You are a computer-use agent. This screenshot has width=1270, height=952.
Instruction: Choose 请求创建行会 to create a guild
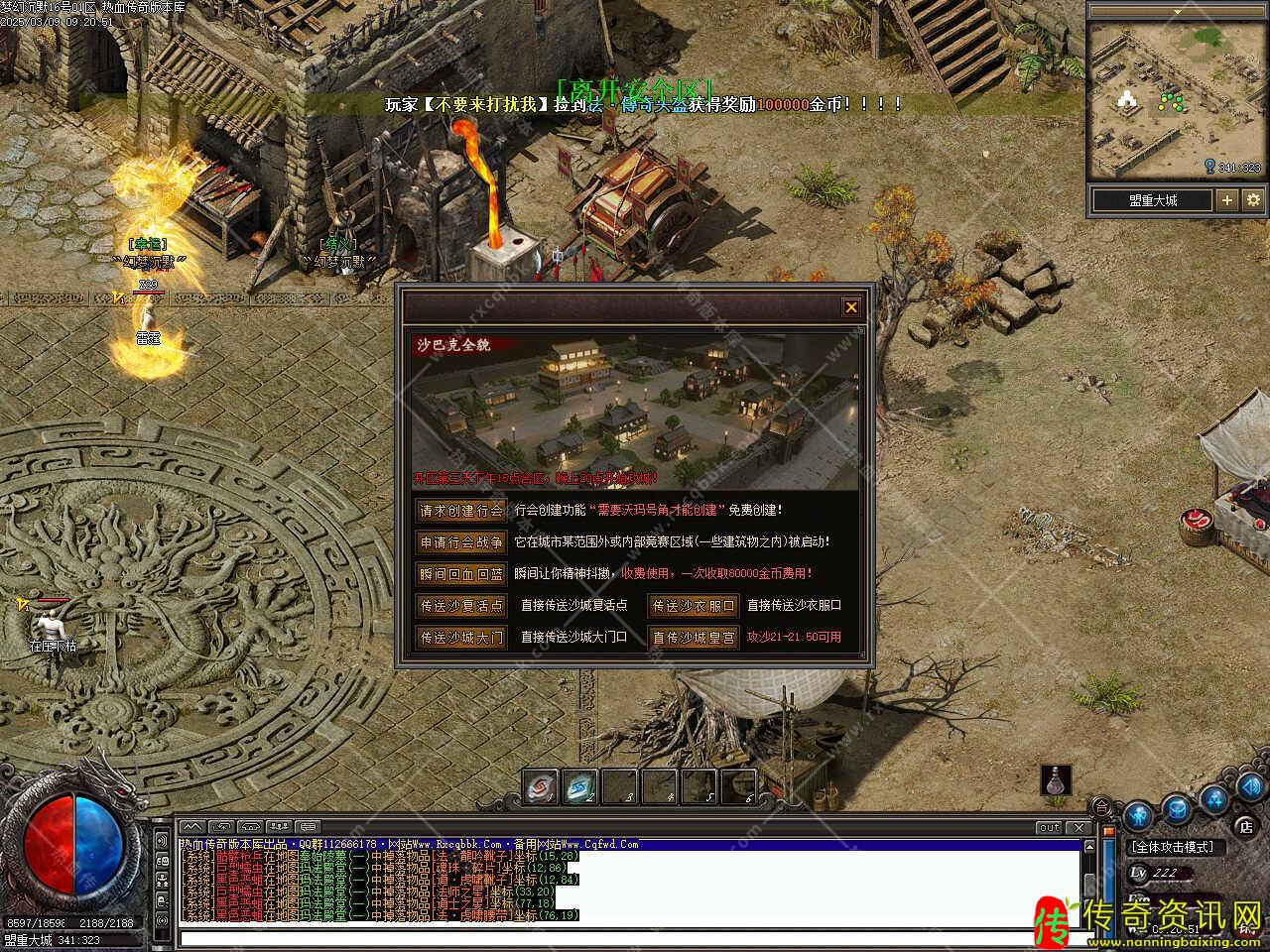point(460,511)
